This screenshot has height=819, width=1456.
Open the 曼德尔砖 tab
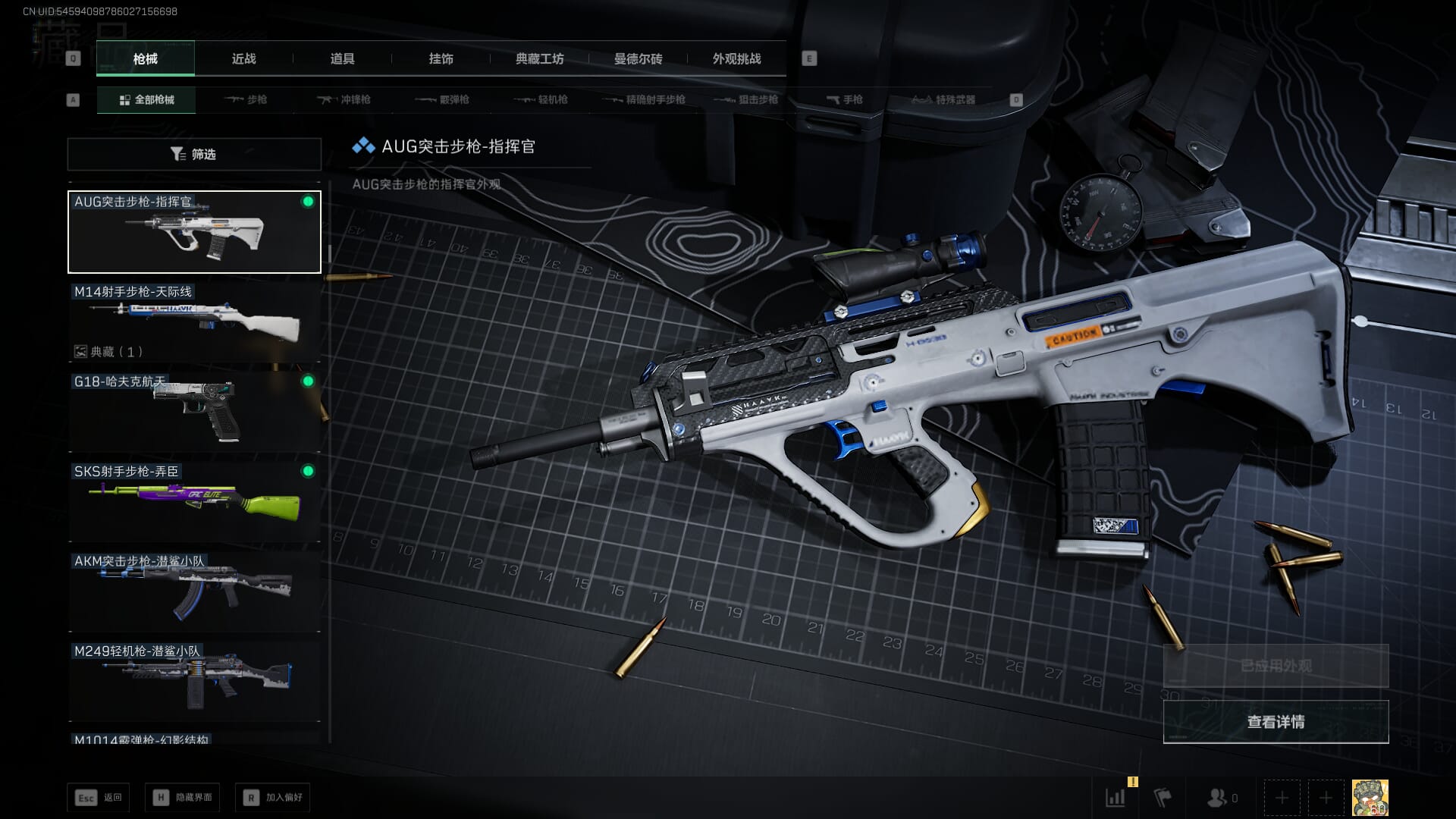tap(638, 58)
